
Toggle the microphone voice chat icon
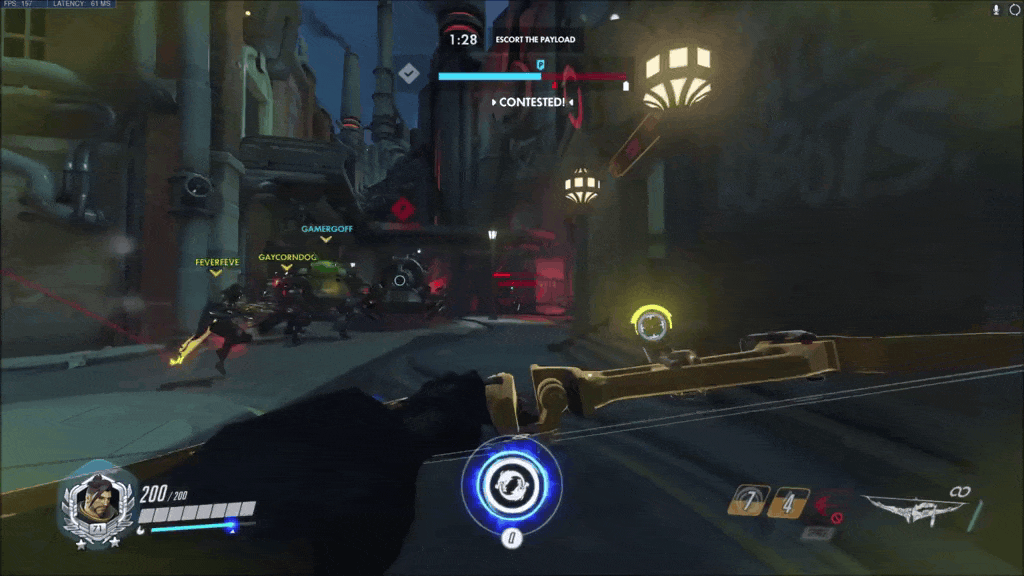995,9
